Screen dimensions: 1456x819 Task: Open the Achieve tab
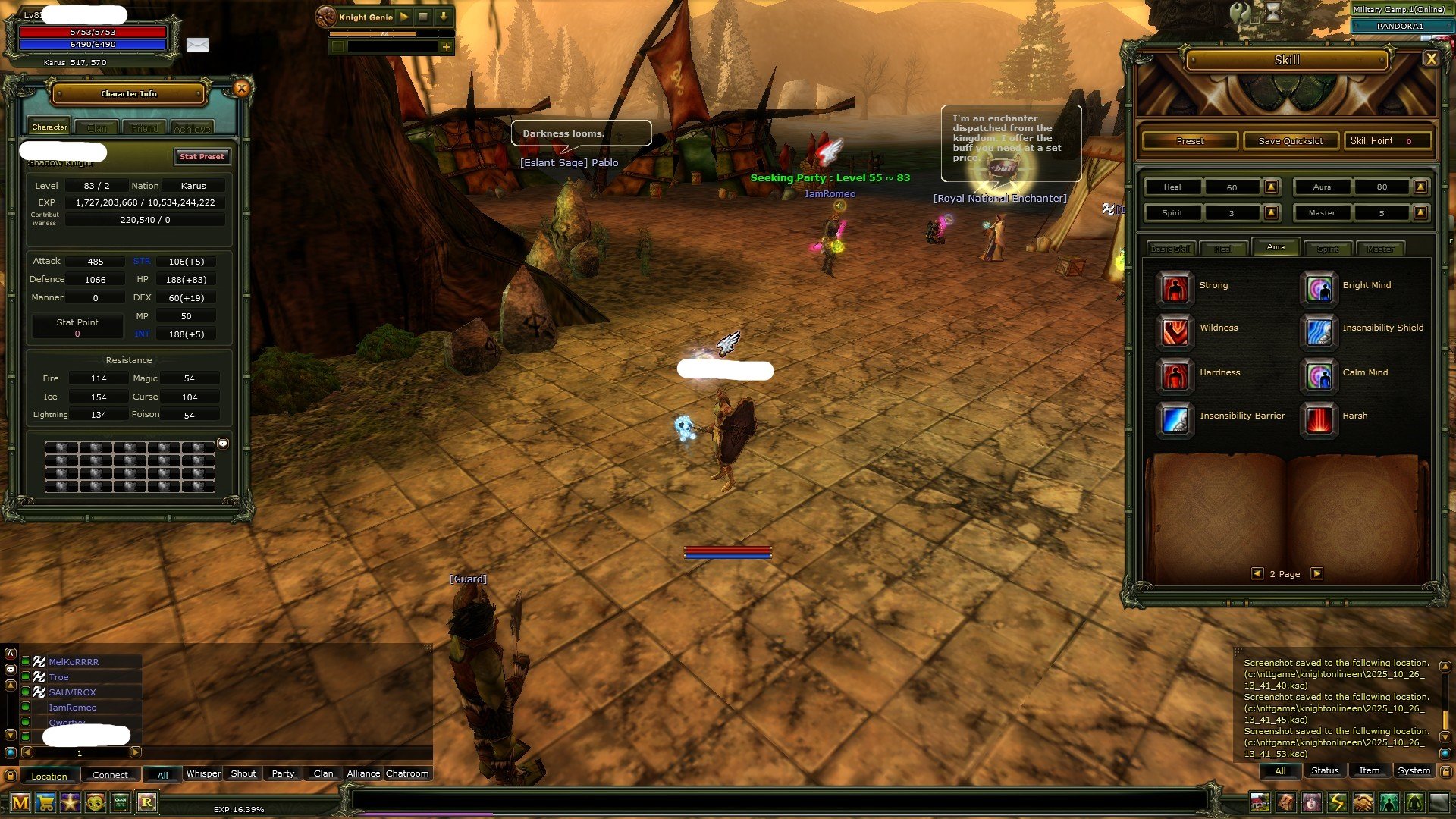pyautogui.click(x=192, y=128)
